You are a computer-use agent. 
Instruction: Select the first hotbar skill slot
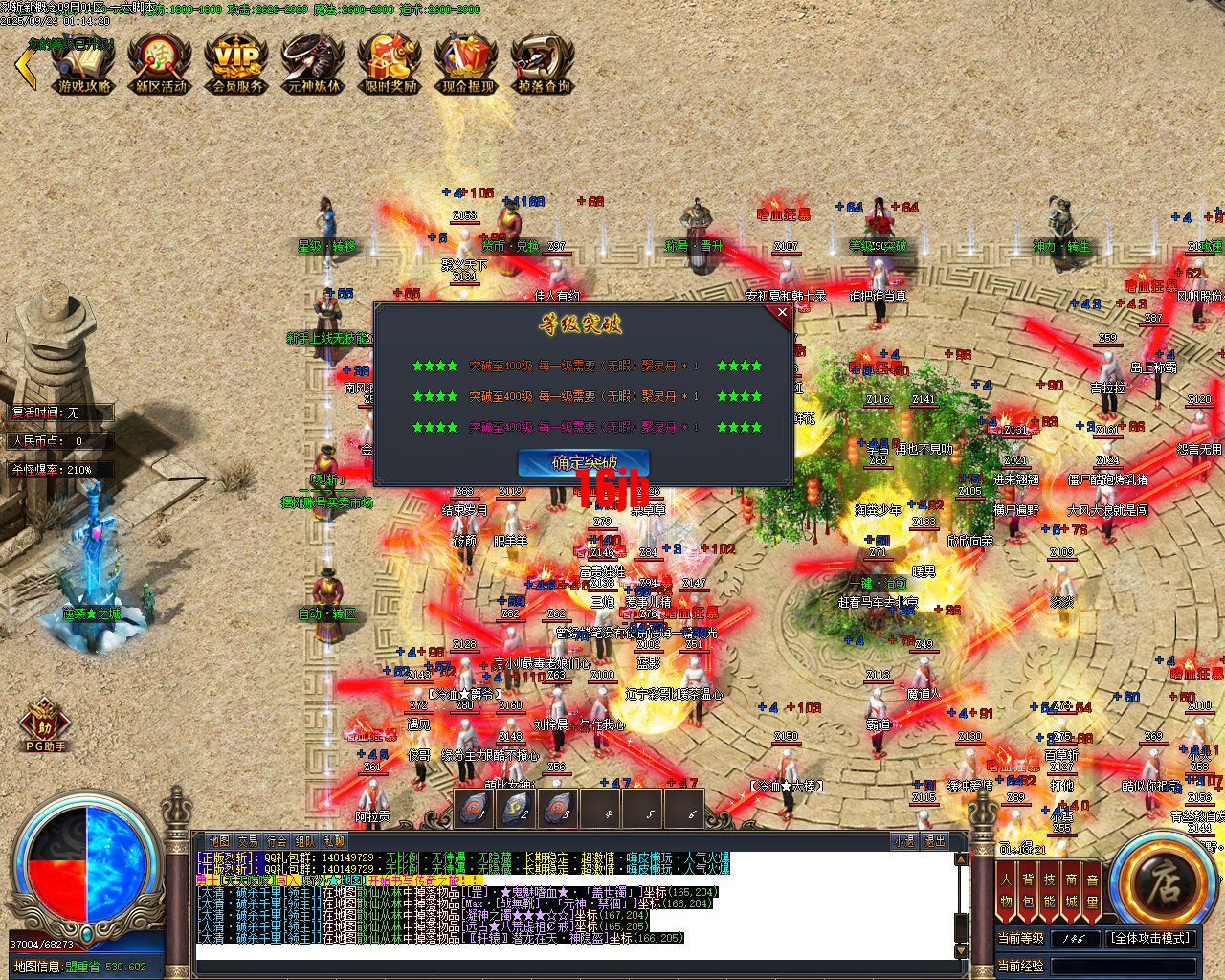click(x=474, y=809)
